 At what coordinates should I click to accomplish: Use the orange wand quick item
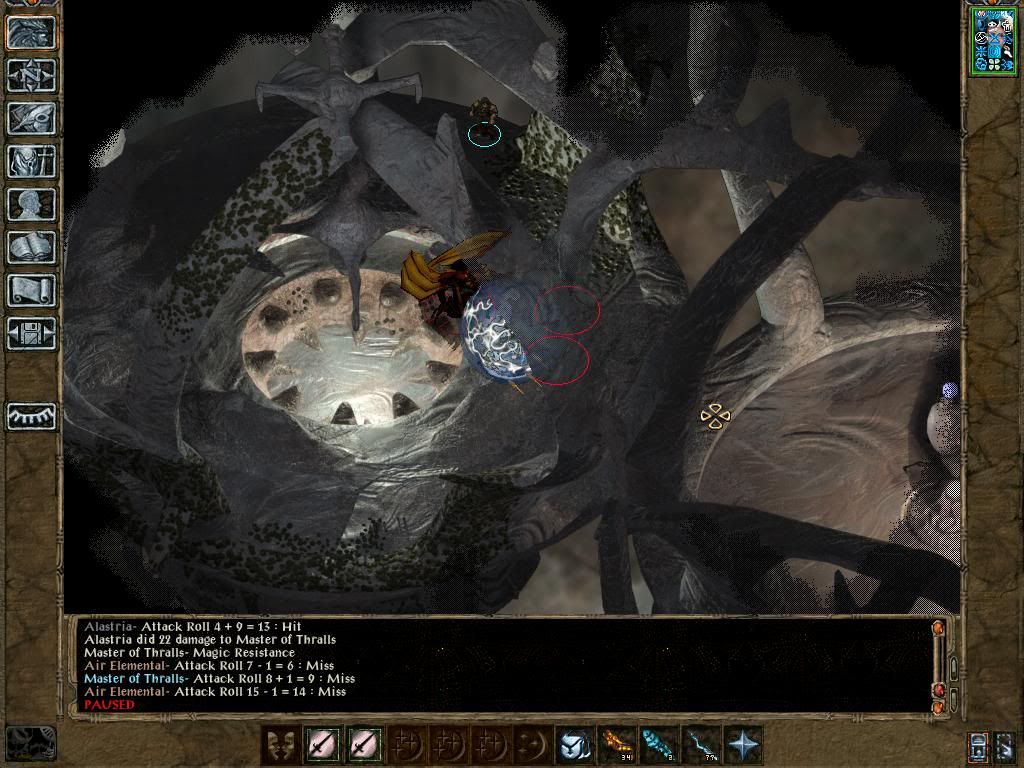(x=617, y=746)
